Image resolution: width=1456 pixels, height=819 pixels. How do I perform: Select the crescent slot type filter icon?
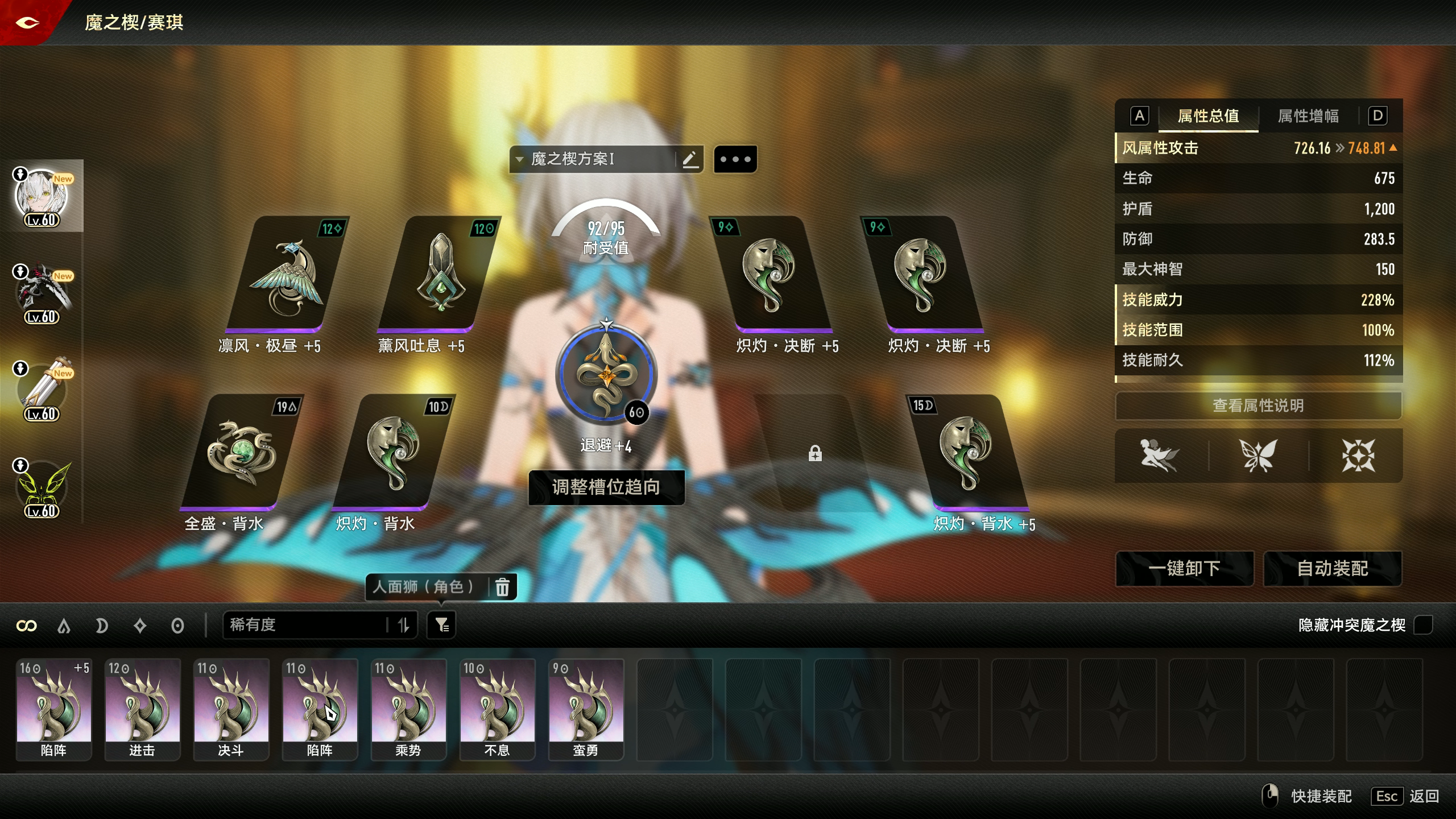tap(102, 625)
